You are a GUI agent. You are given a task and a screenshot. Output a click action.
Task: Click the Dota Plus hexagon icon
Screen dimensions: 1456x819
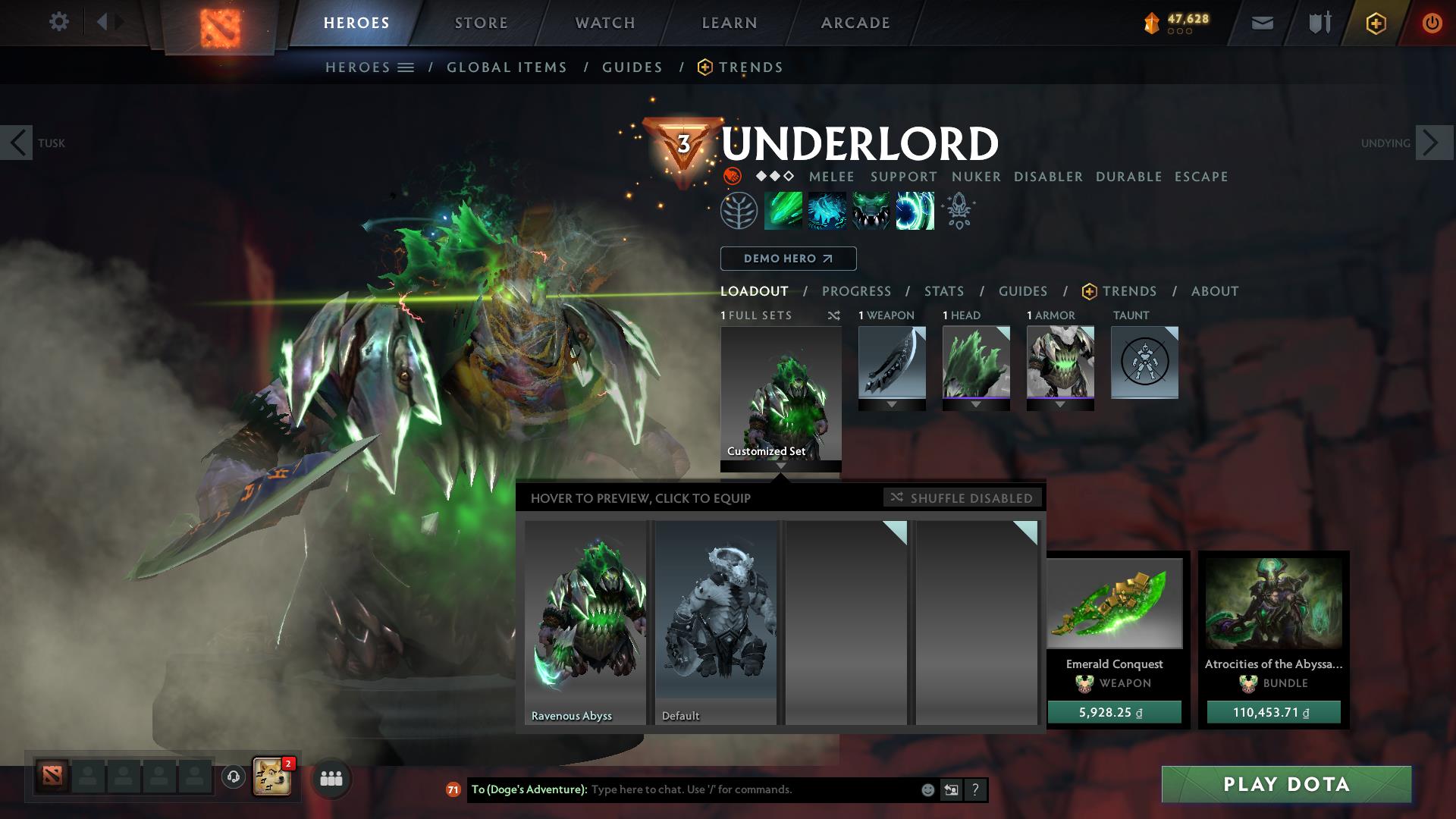(1378, 22)
